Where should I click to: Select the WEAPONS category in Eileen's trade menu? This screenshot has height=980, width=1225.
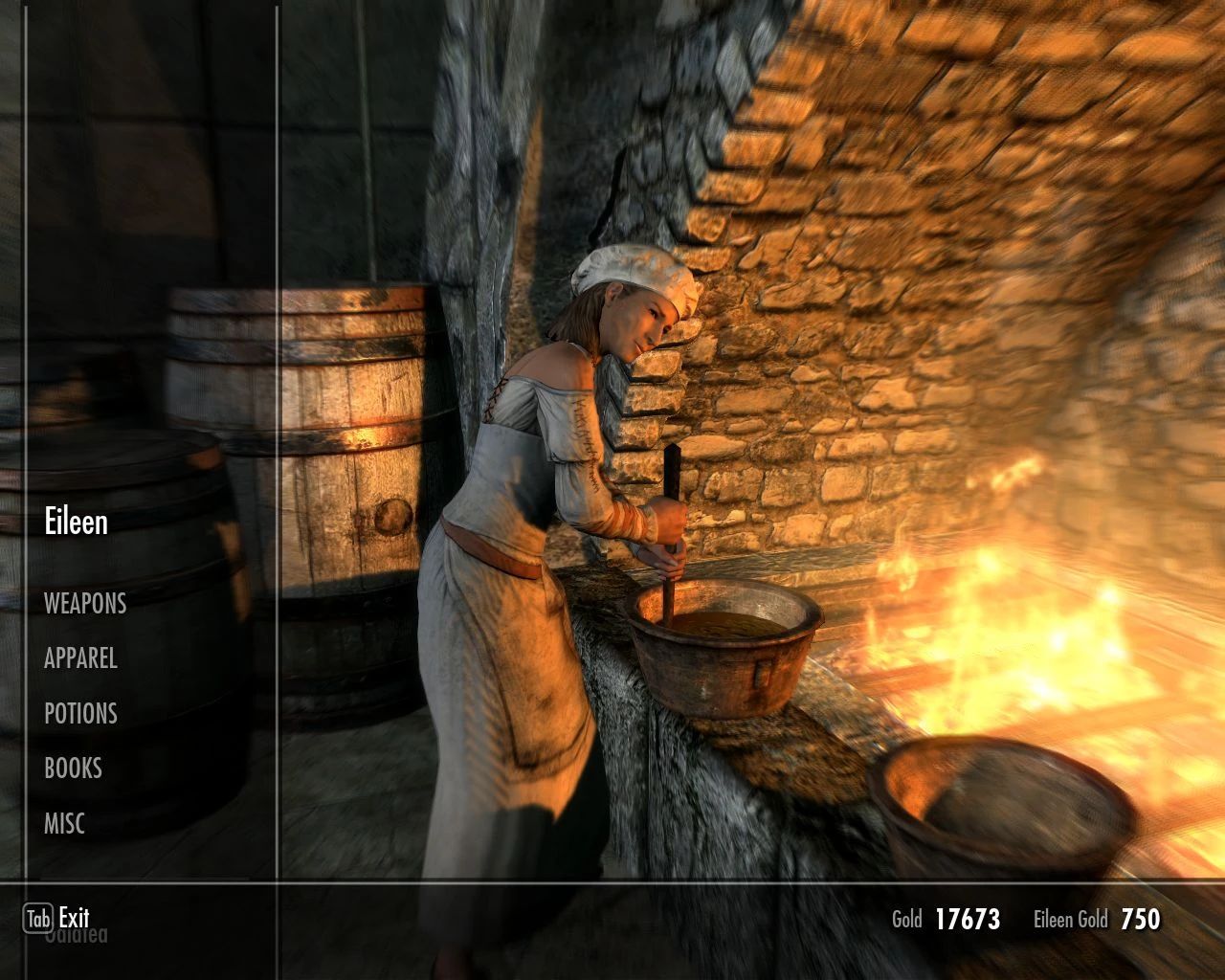(86, 604)
